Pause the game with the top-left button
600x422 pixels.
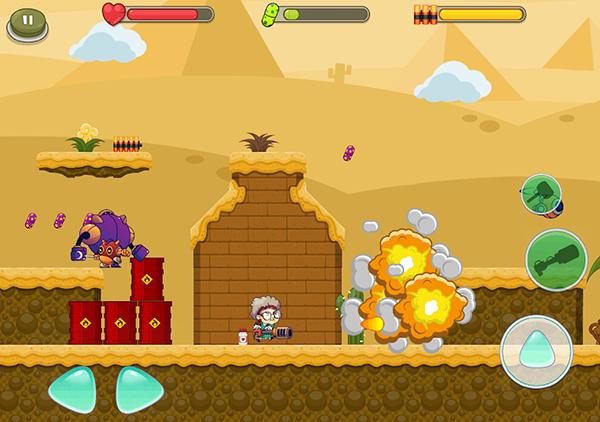point(27,21)
